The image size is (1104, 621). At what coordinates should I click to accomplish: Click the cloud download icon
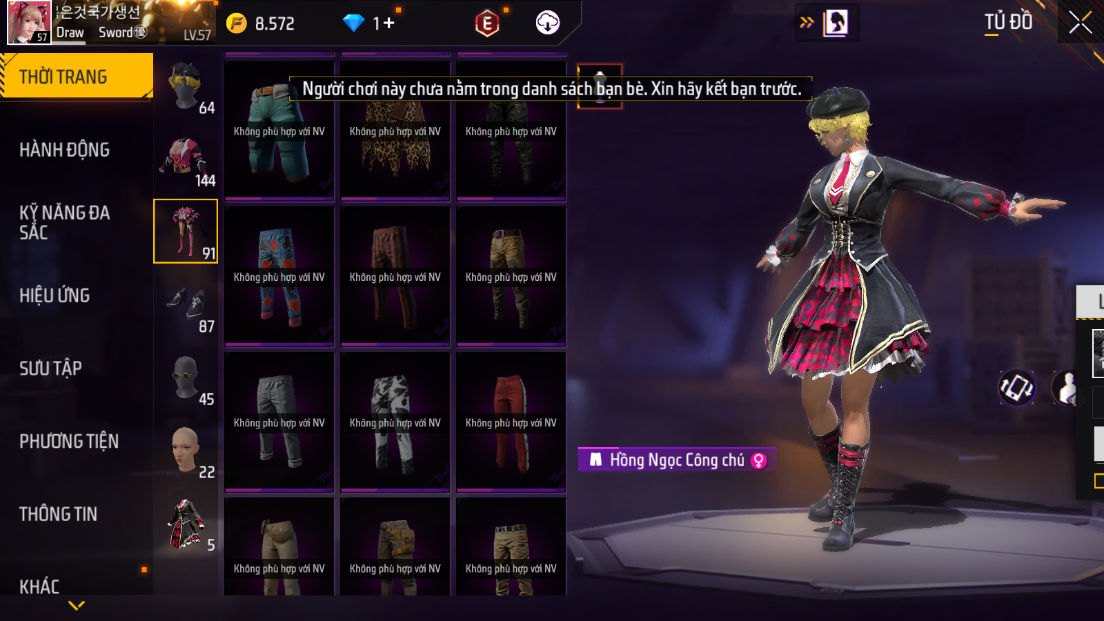pos(548,23)
